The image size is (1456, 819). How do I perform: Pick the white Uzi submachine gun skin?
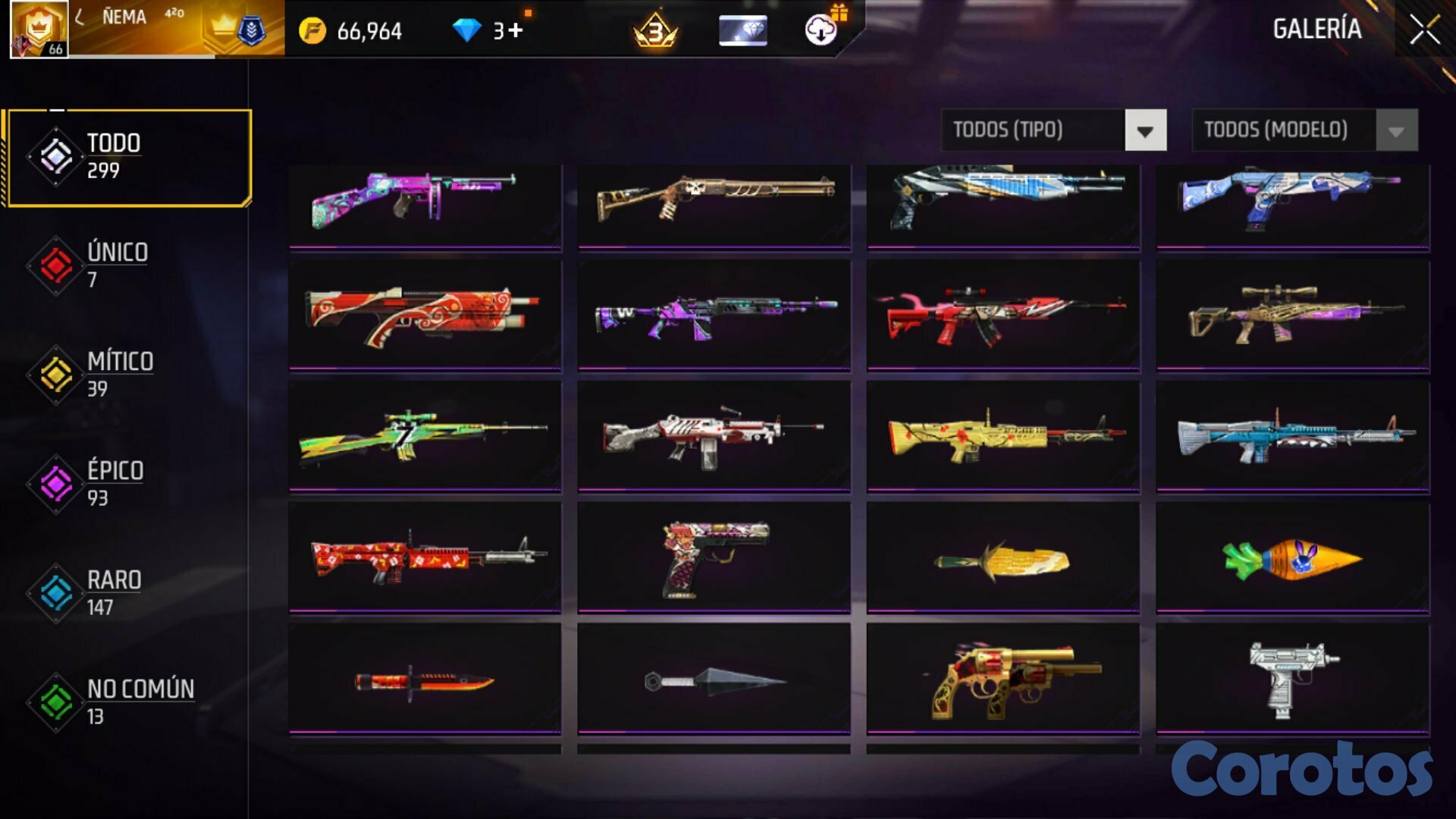[1292, 679]
